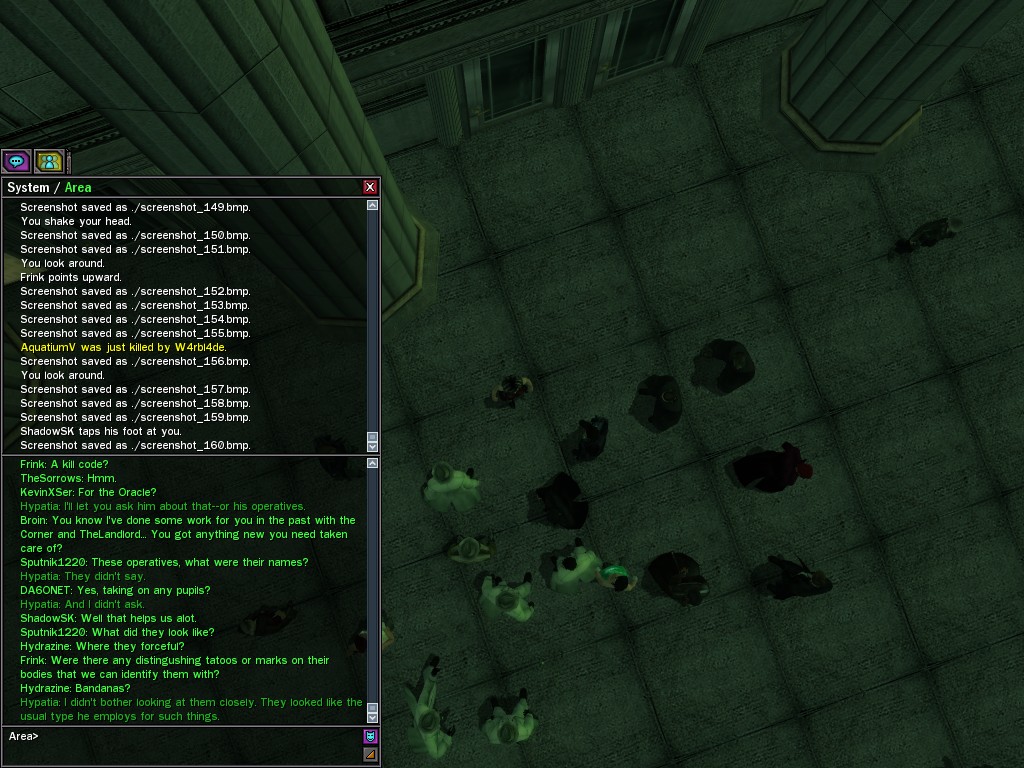Click the area chat scroll-down arrow
The image size is (1024, 768).
tap(373, 717)
